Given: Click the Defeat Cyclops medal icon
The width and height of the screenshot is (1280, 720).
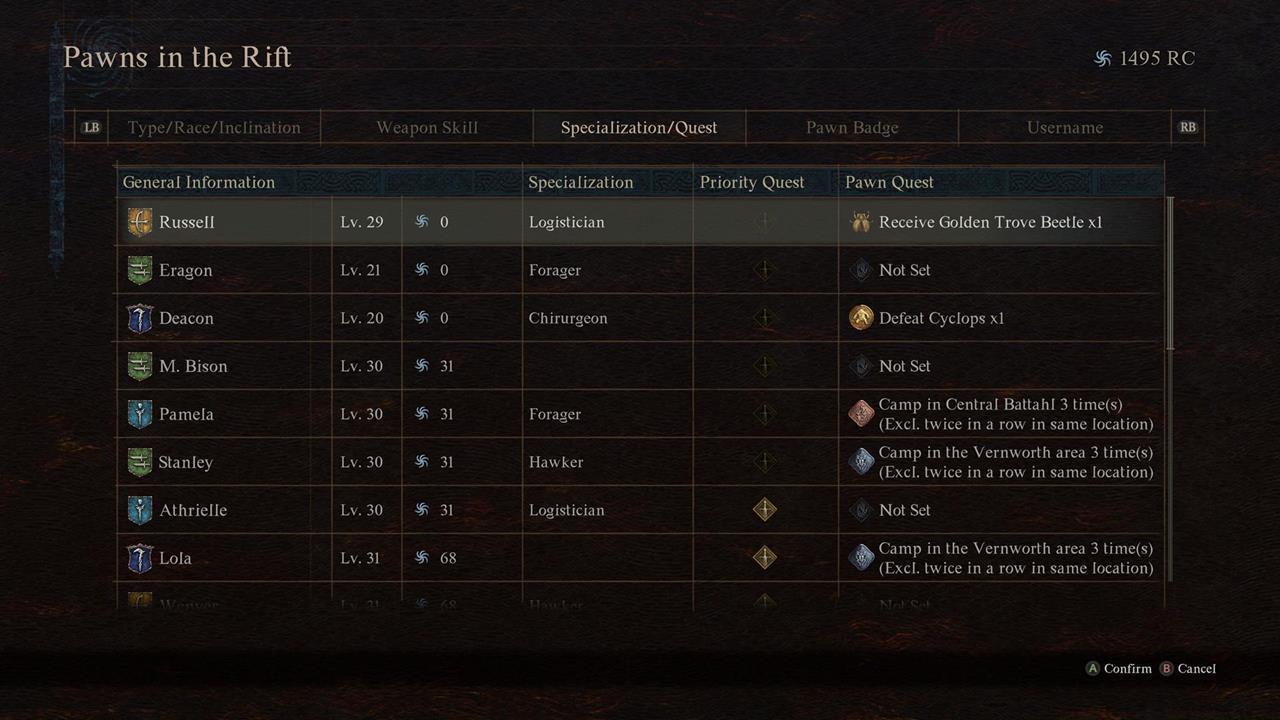Looking at the screenshot, I should tap(860, 317).
